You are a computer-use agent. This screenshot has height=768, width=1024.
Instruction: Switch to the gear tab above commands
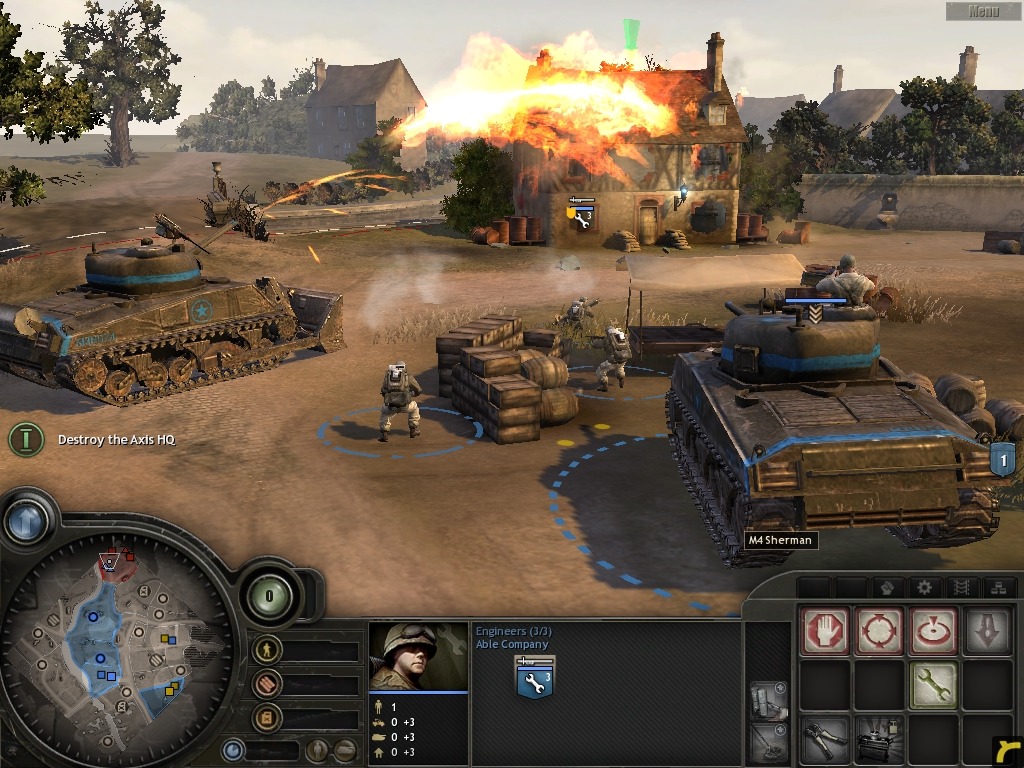coord(924,587)
